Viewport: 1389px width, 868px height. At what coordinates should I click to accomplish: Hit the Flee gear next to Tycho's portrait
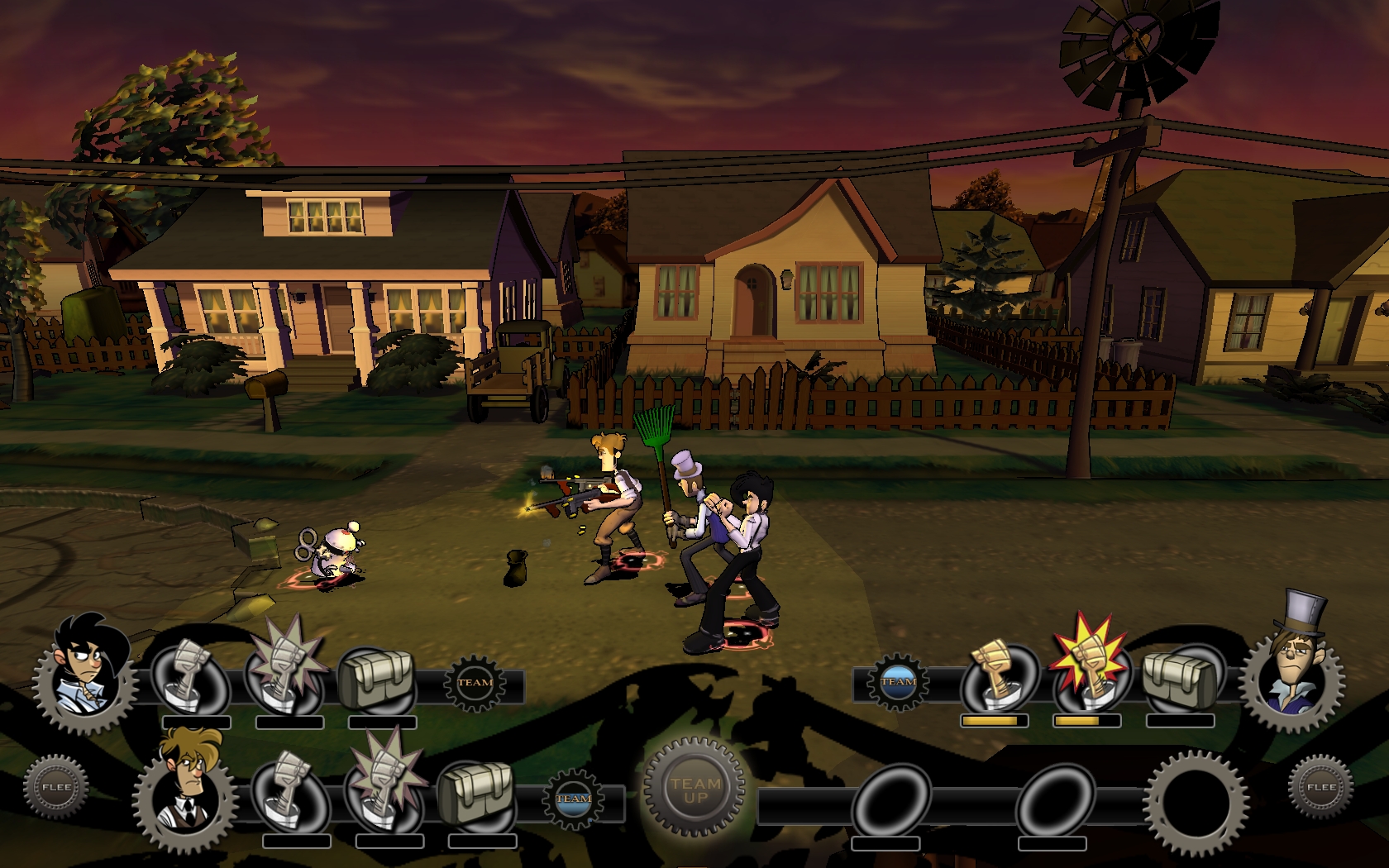click(55, 787)
